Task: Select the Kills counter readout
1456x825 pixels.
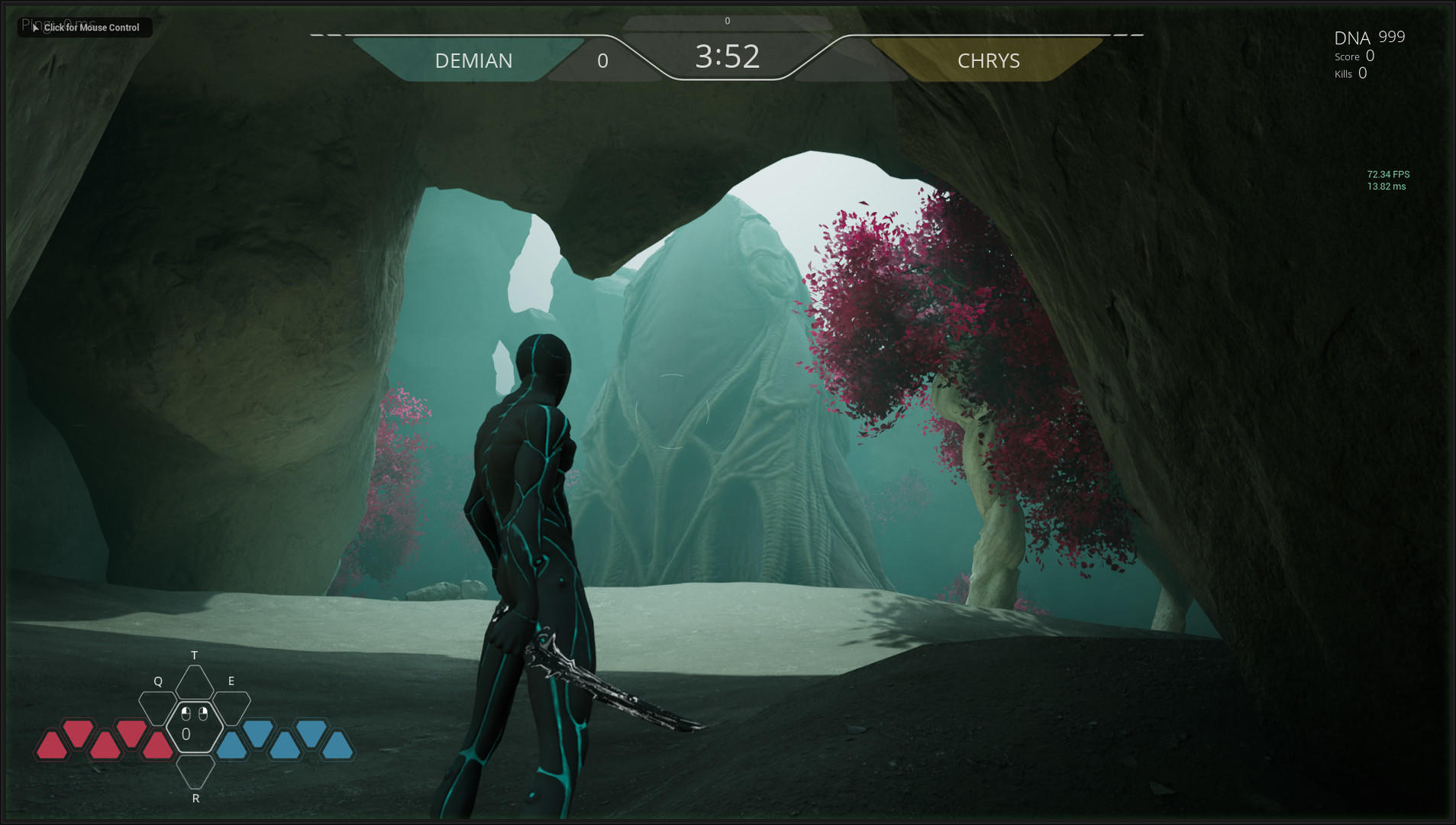Action: pos(1350,73)
